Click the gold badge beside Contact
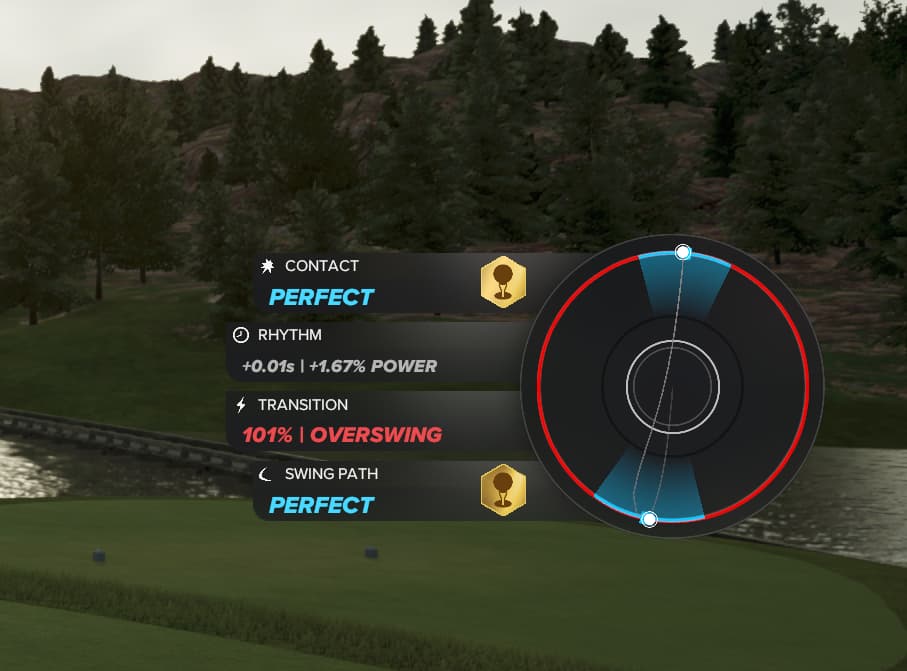Viewport: 907px width, 671px height. 503,282
